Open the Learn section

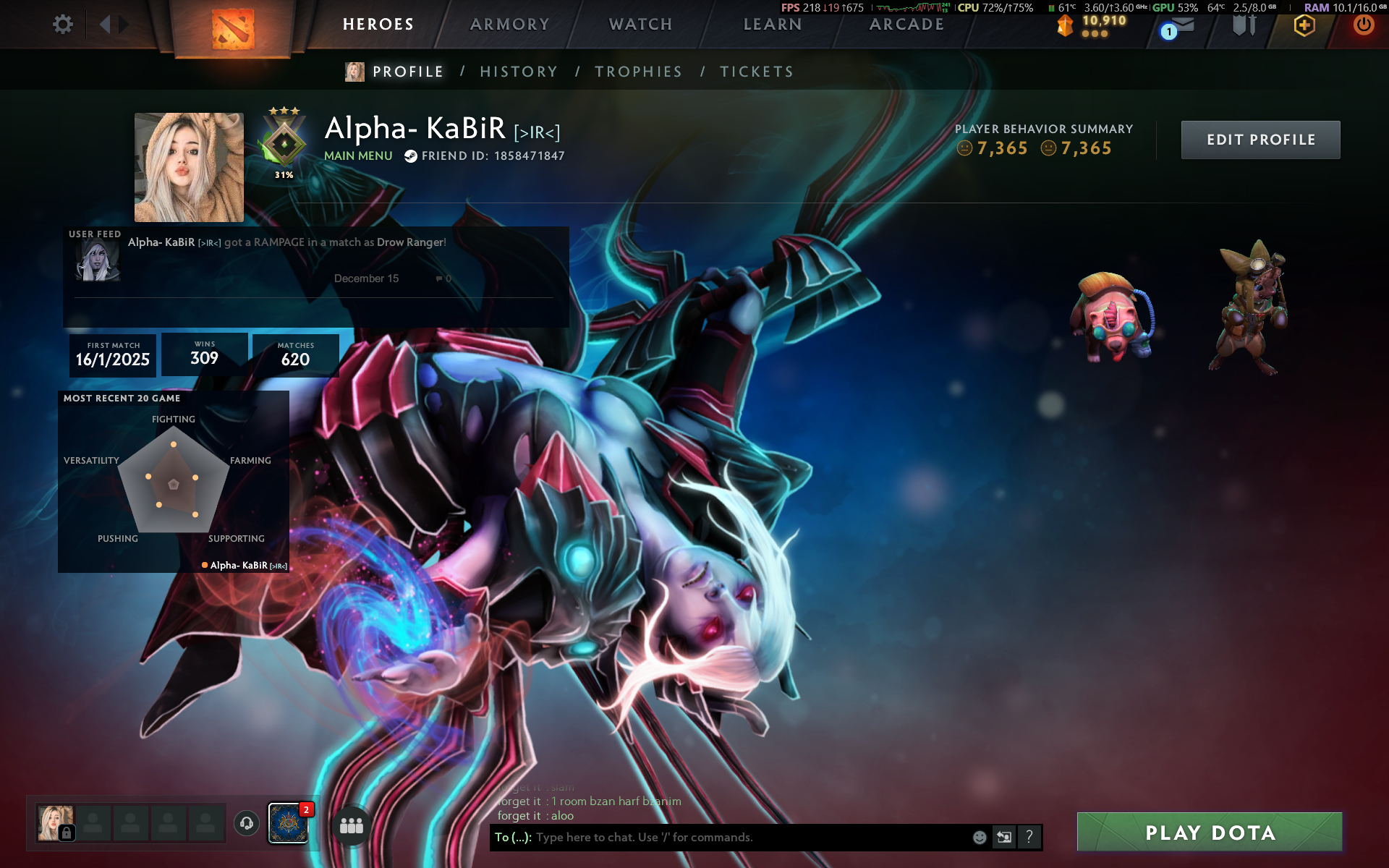click(x=773, y=25)
